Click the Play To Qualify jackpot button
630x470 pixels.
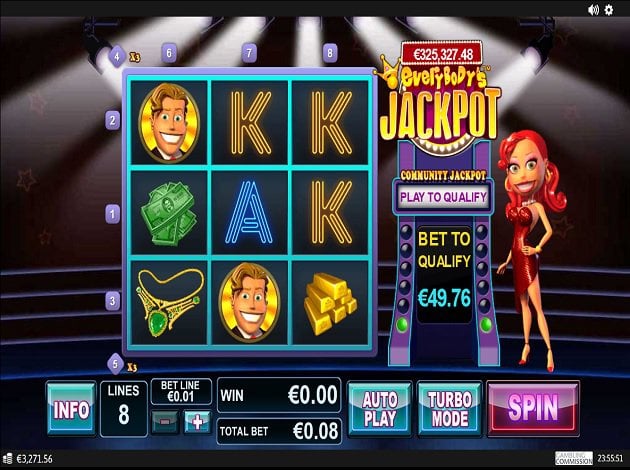pyautogui.click(x=444, y=196)
